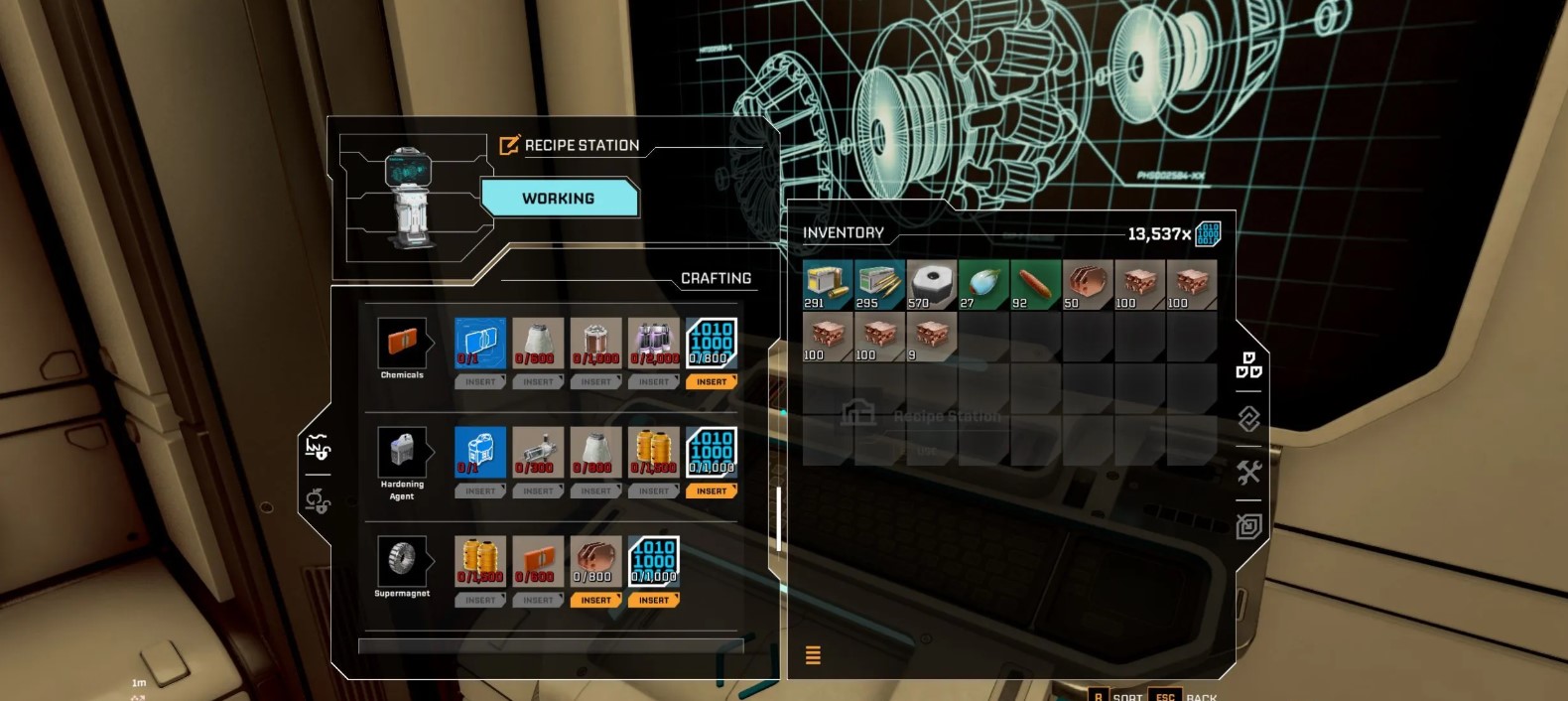Pick the hex nut stack of 570
Image resolution: width=1568 pixels, height=701 pixels.
pyautogui.click(x=932, y=286)
